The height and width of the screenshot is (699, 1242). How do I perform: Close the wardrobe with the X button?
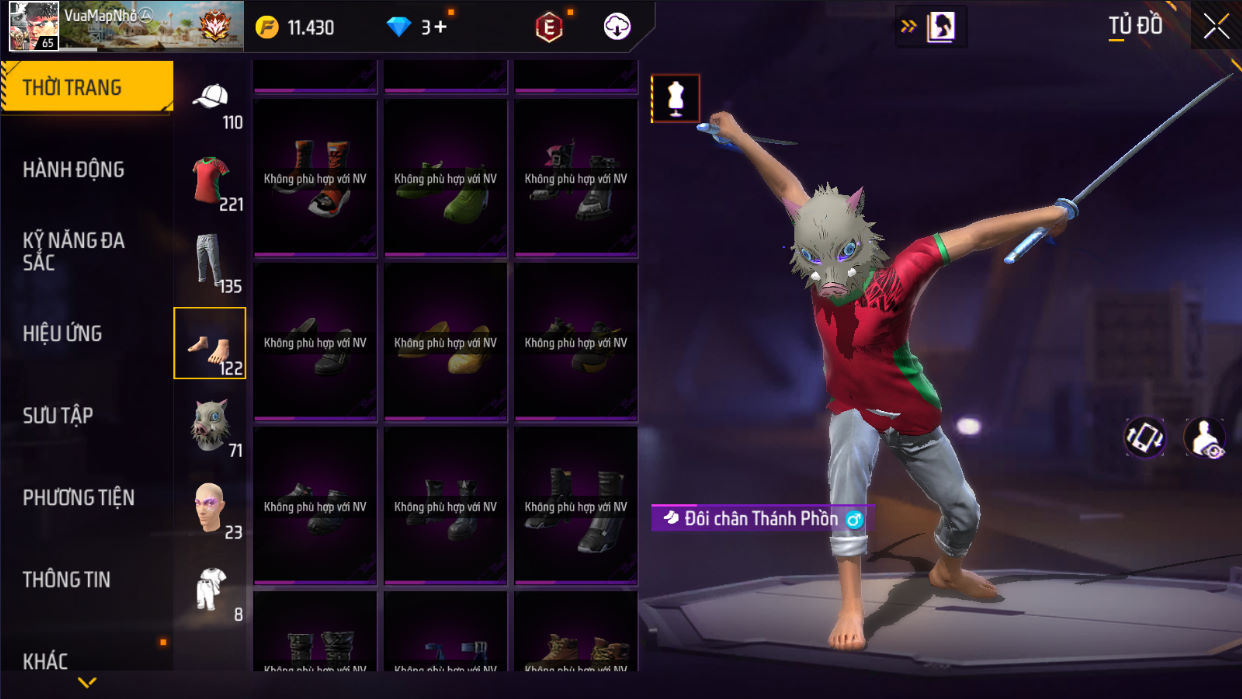(1216, 27)
